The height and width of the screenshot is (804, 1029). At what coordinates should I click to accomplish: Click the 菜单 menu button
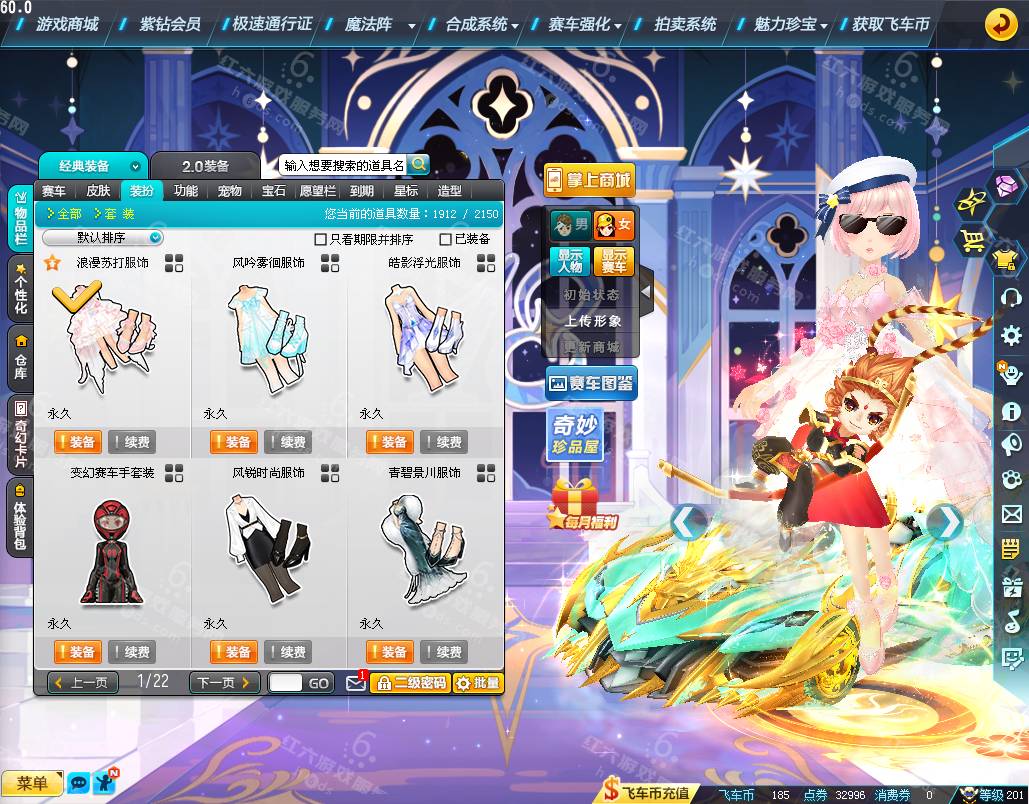[32, 783]
